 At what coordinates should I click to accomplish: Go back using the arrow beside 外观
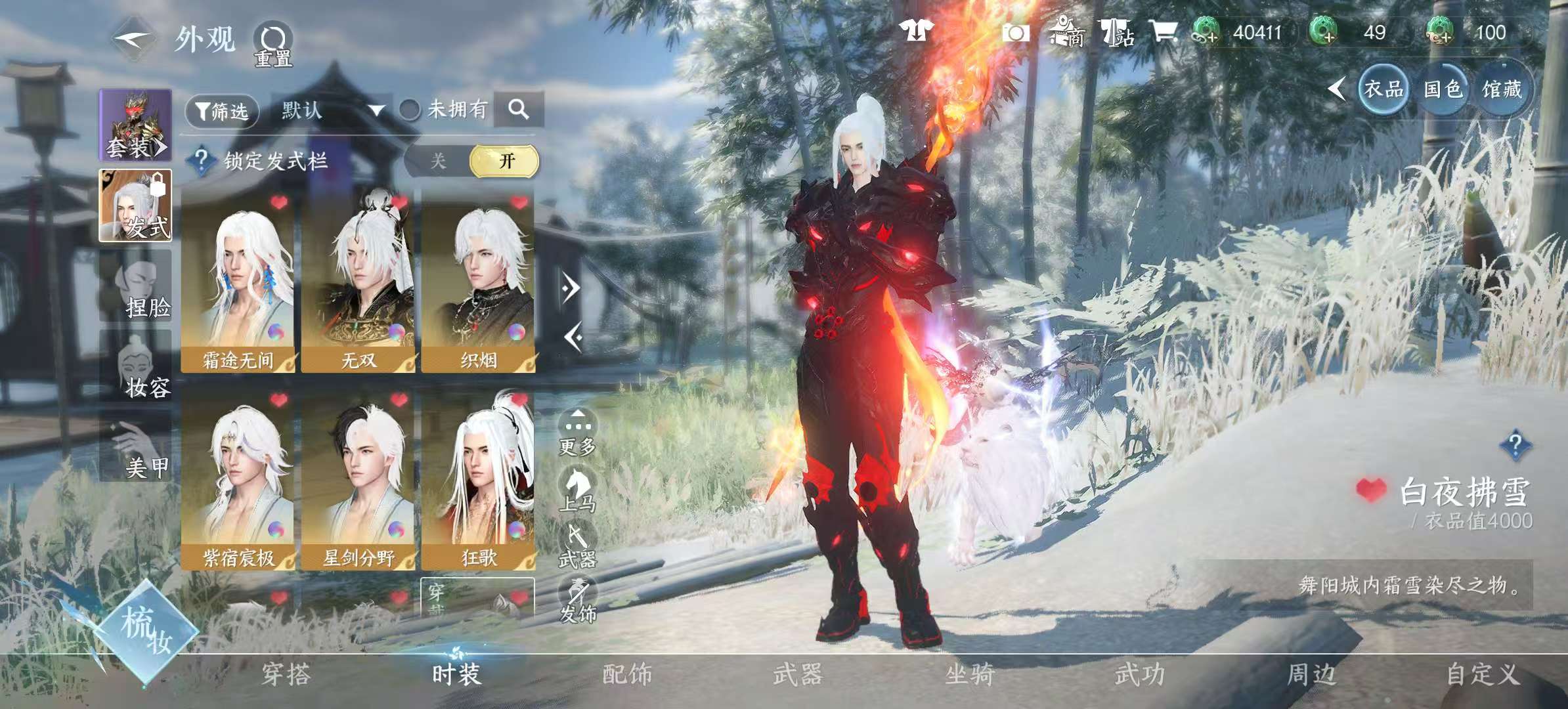(133, 39)
